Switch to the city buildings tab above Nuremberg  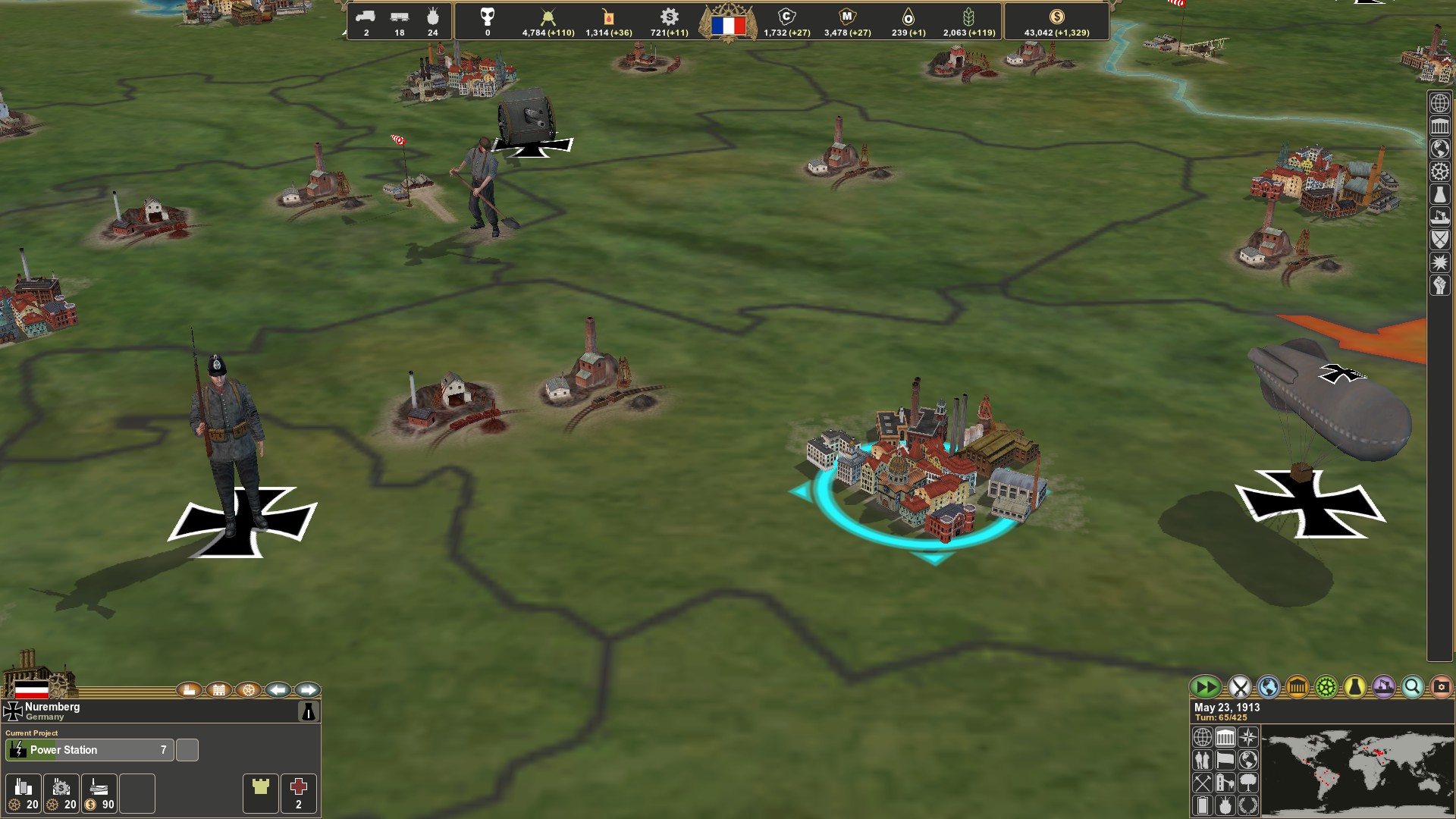tap(219, 690)
